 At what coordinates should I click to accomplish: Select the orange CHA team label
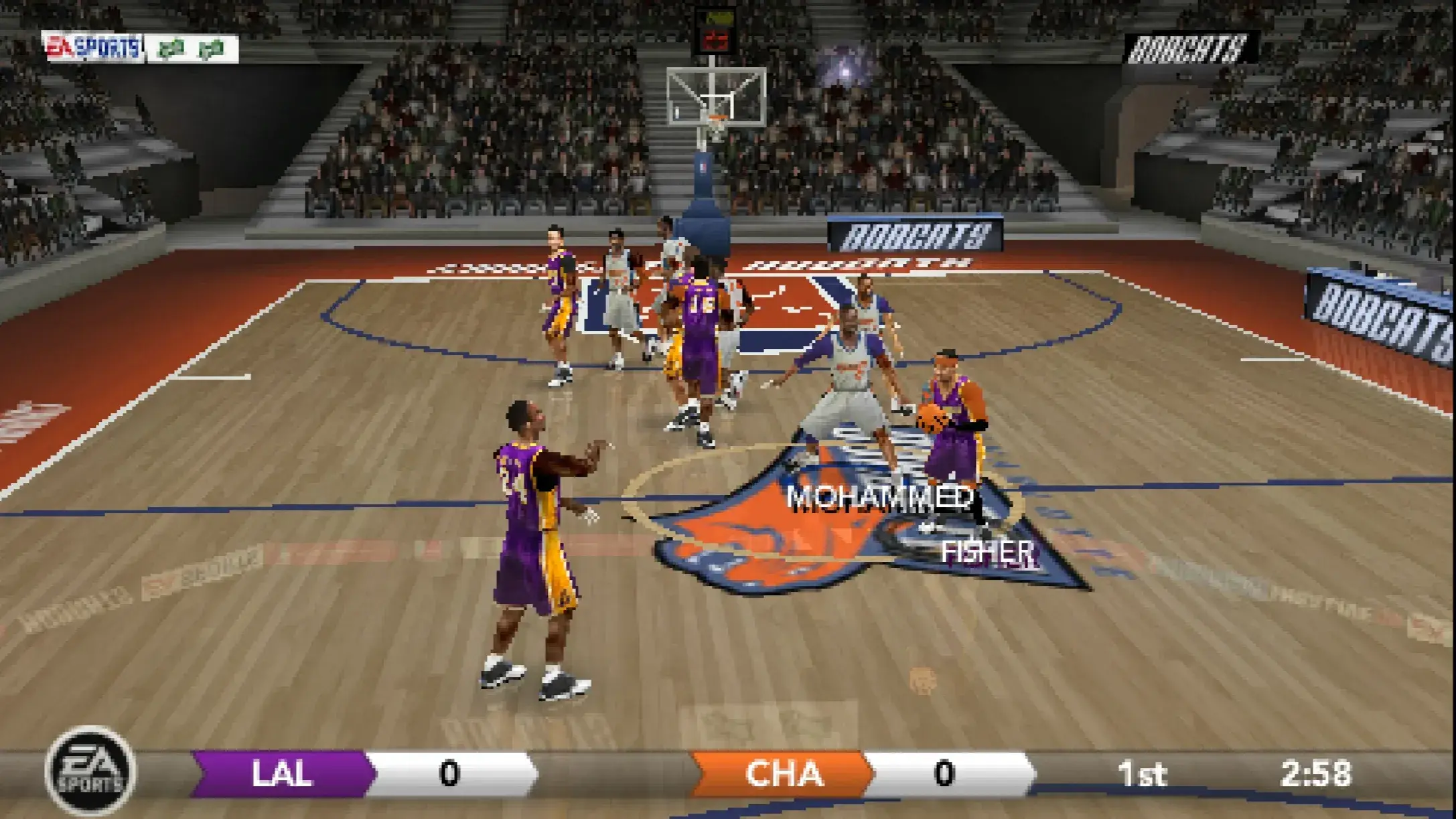pos(783,773)
